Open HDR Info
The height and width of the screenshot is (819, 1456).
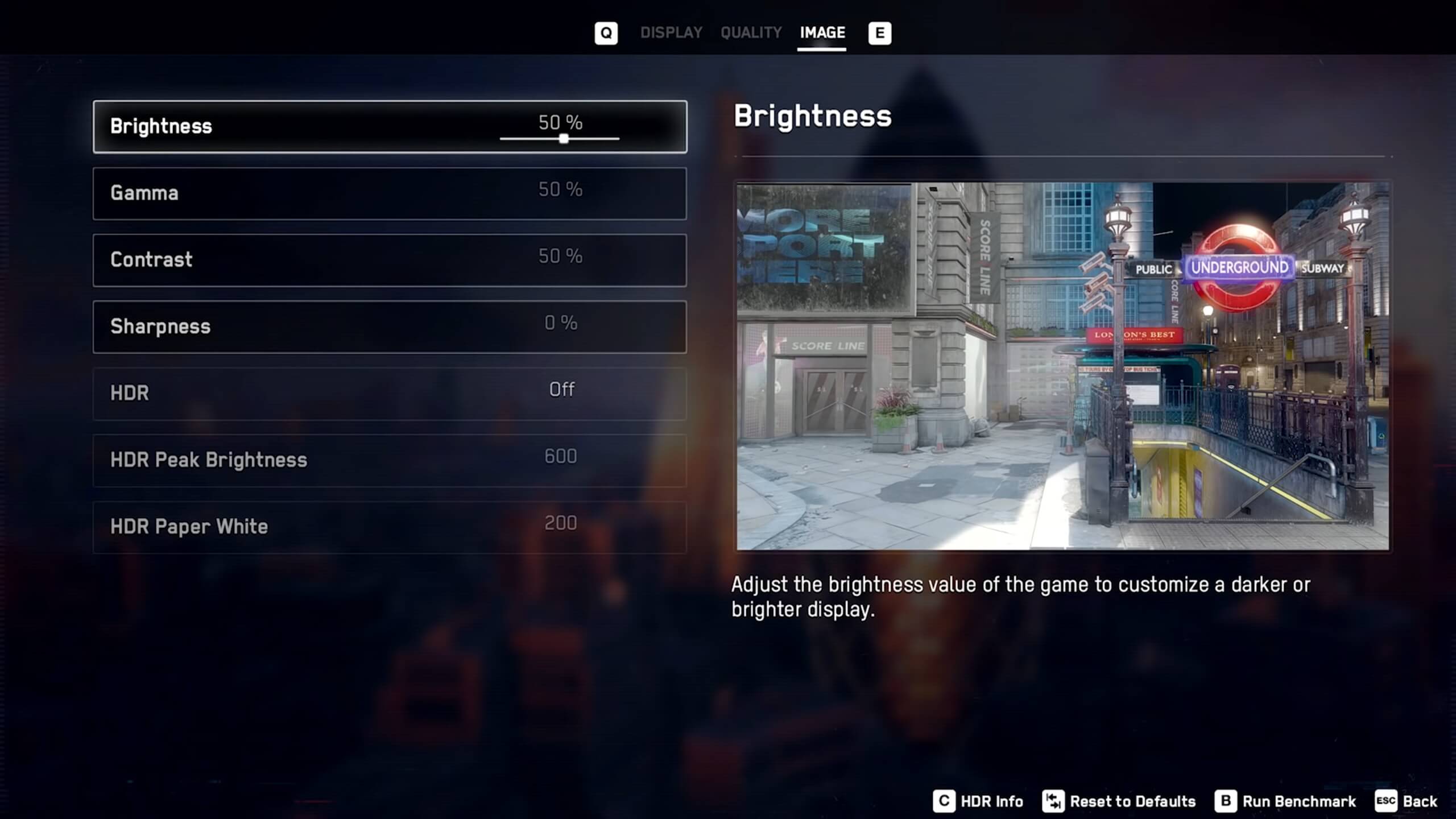[x=979, y=801]
